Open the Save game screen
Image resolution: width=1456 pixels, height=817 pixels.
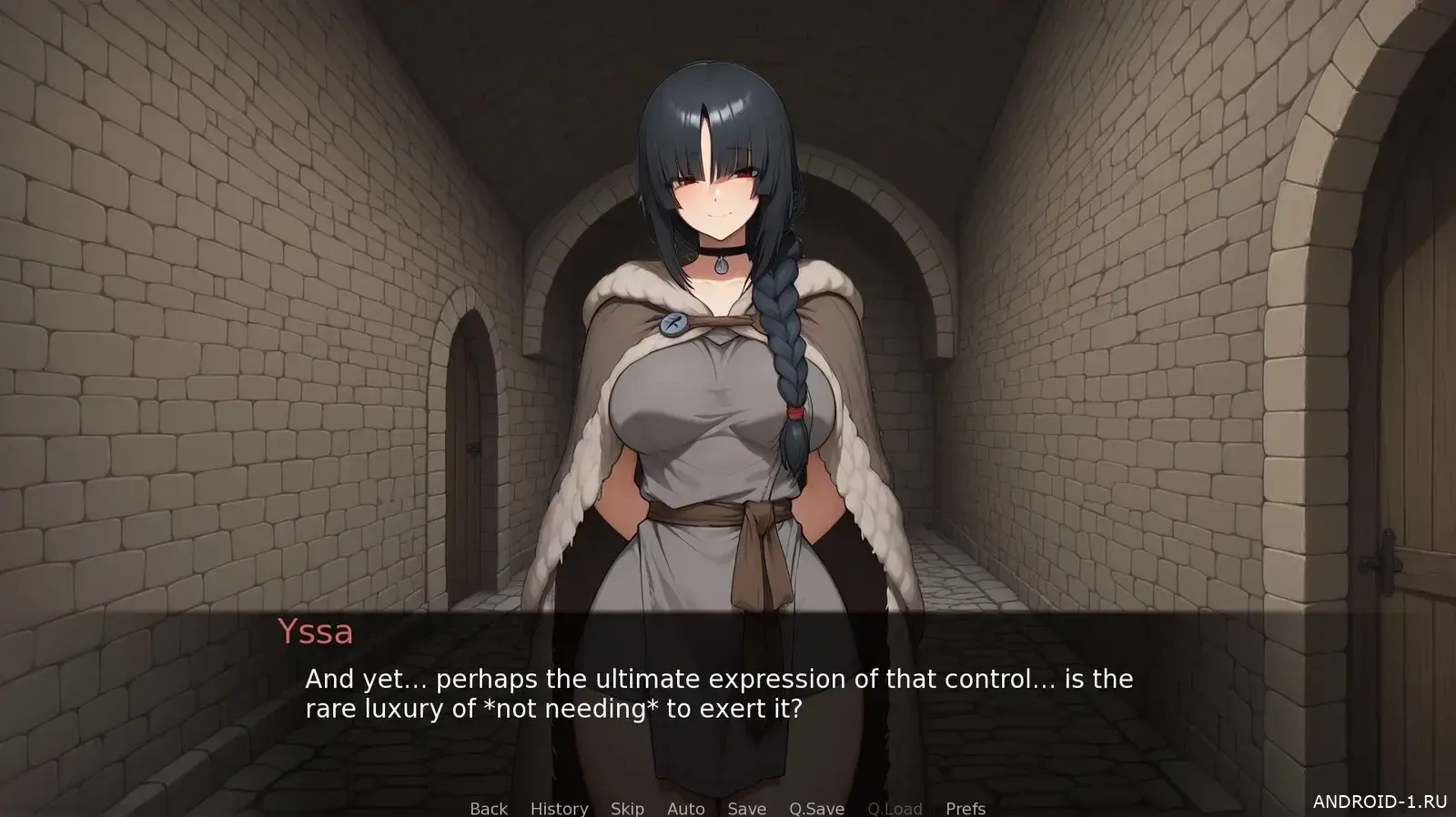tap(746, 808)
